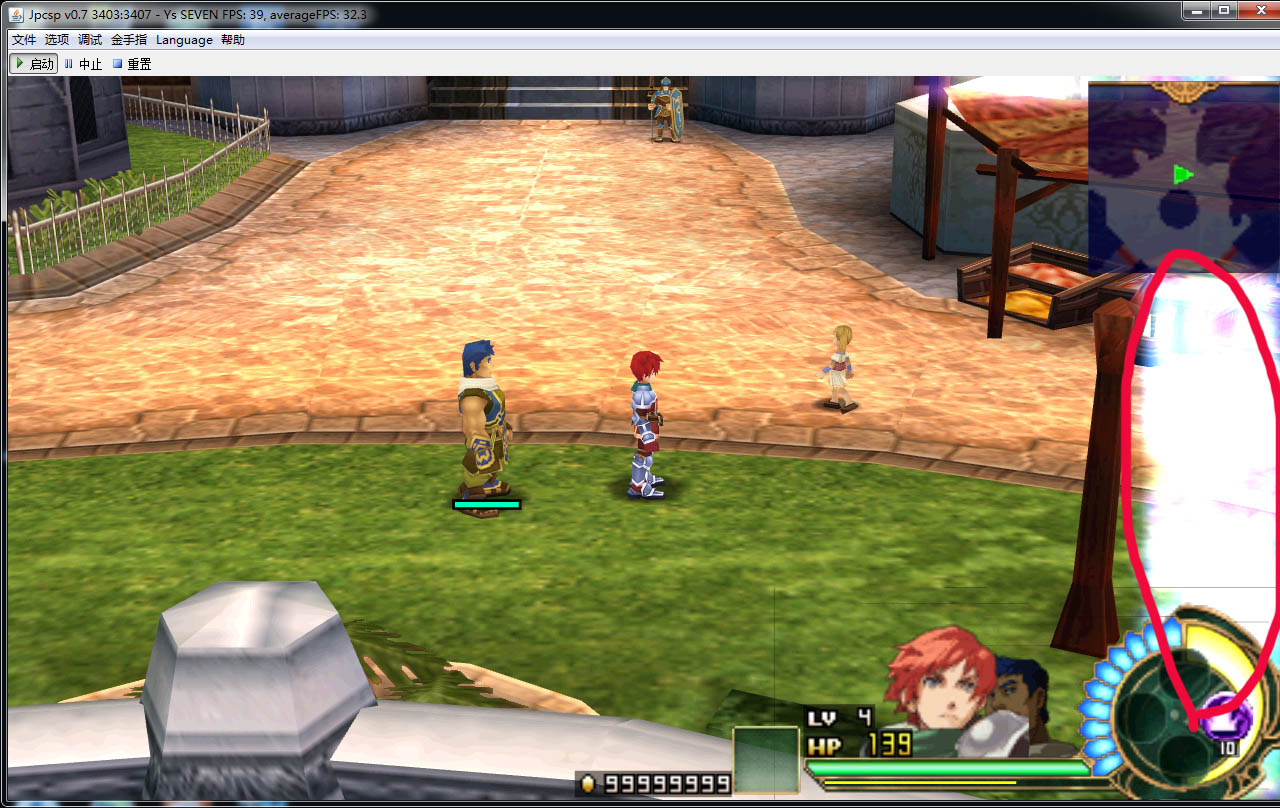
Task: Open the 帮助 help menu
Action: pos(233,40)
